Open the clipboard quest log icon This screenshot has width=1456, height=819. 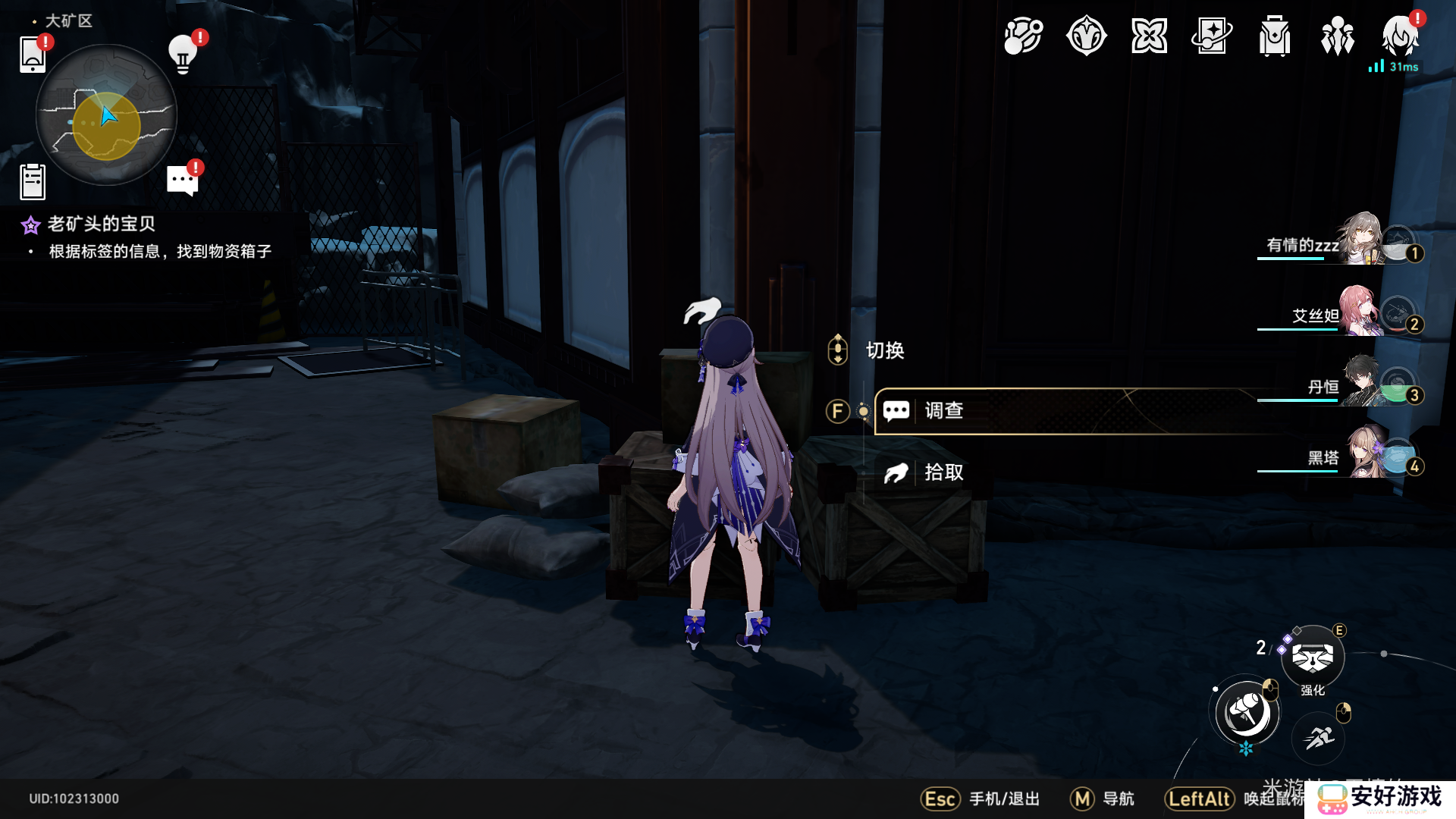(x=33, y=182)
